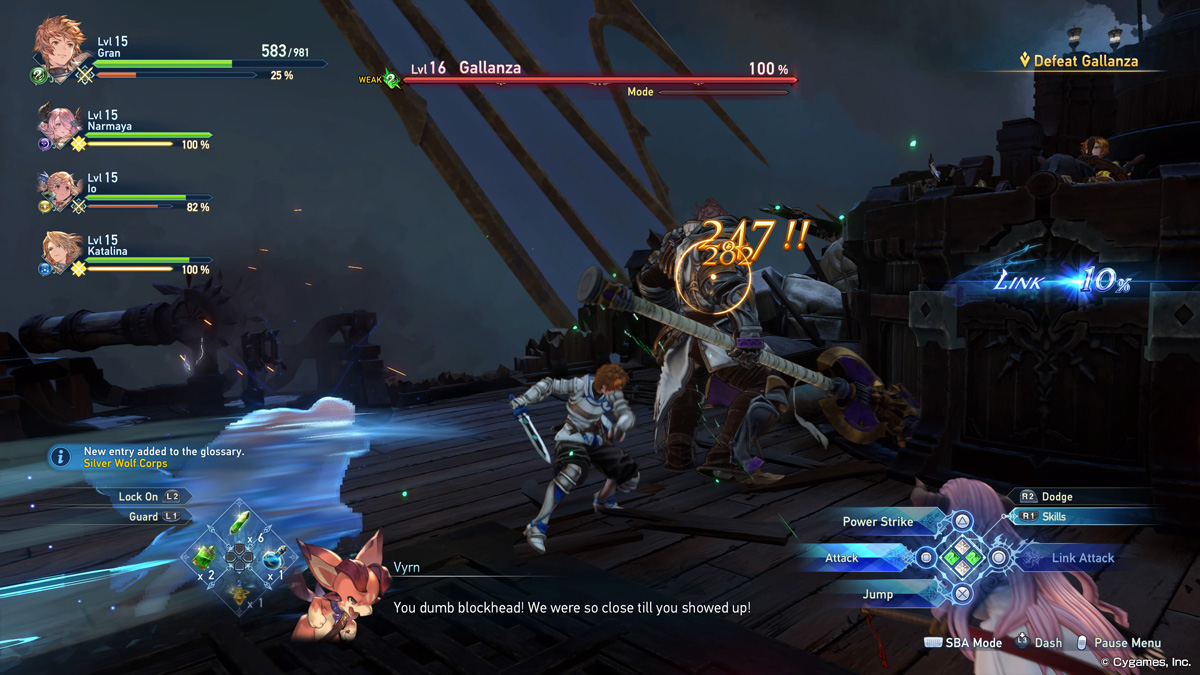Screen dimensions: 1200x675
Task: Use the green potion jar item
Action: 204,555
